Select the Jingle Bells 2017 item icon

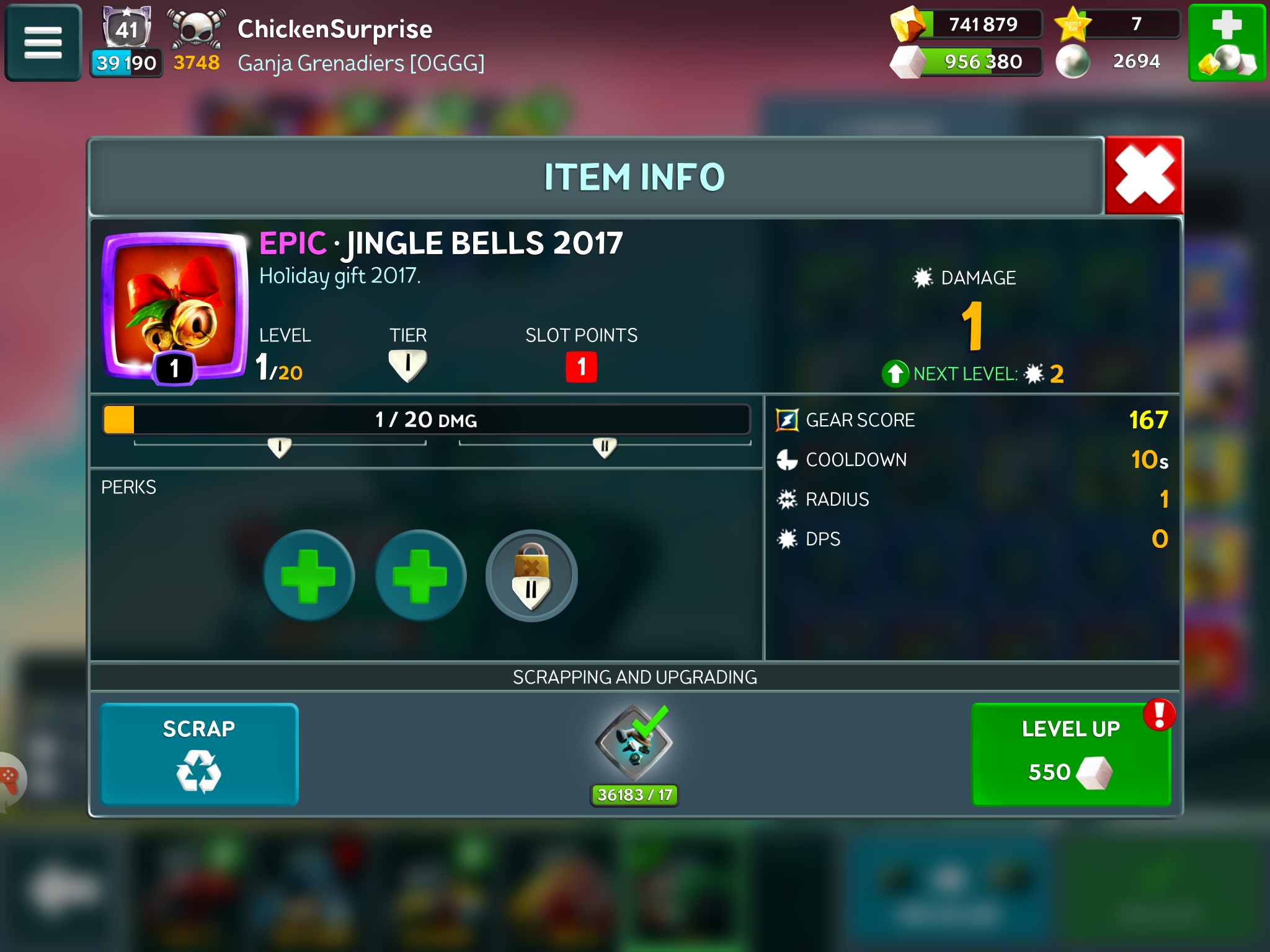(175, 305)
